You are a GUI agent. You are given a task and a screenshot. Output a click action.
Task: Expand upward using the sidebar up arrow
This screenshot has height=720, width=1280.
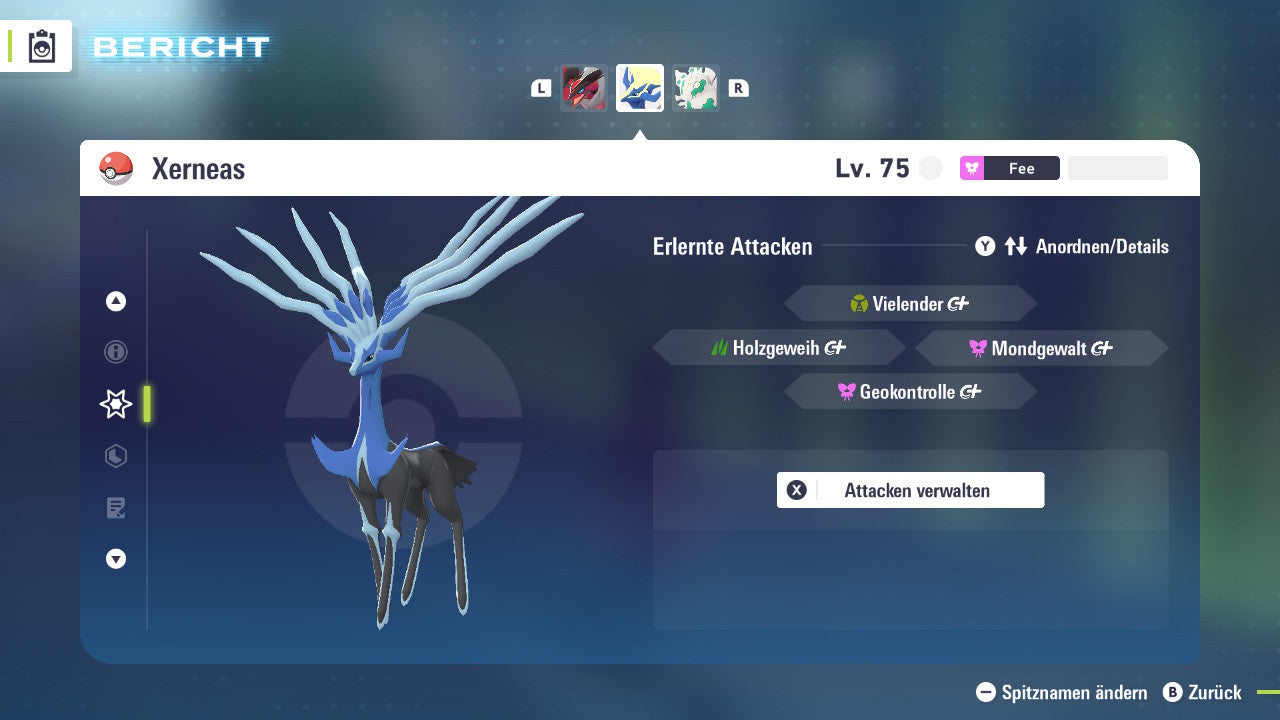pyautogui.click(x=116, y=300)
